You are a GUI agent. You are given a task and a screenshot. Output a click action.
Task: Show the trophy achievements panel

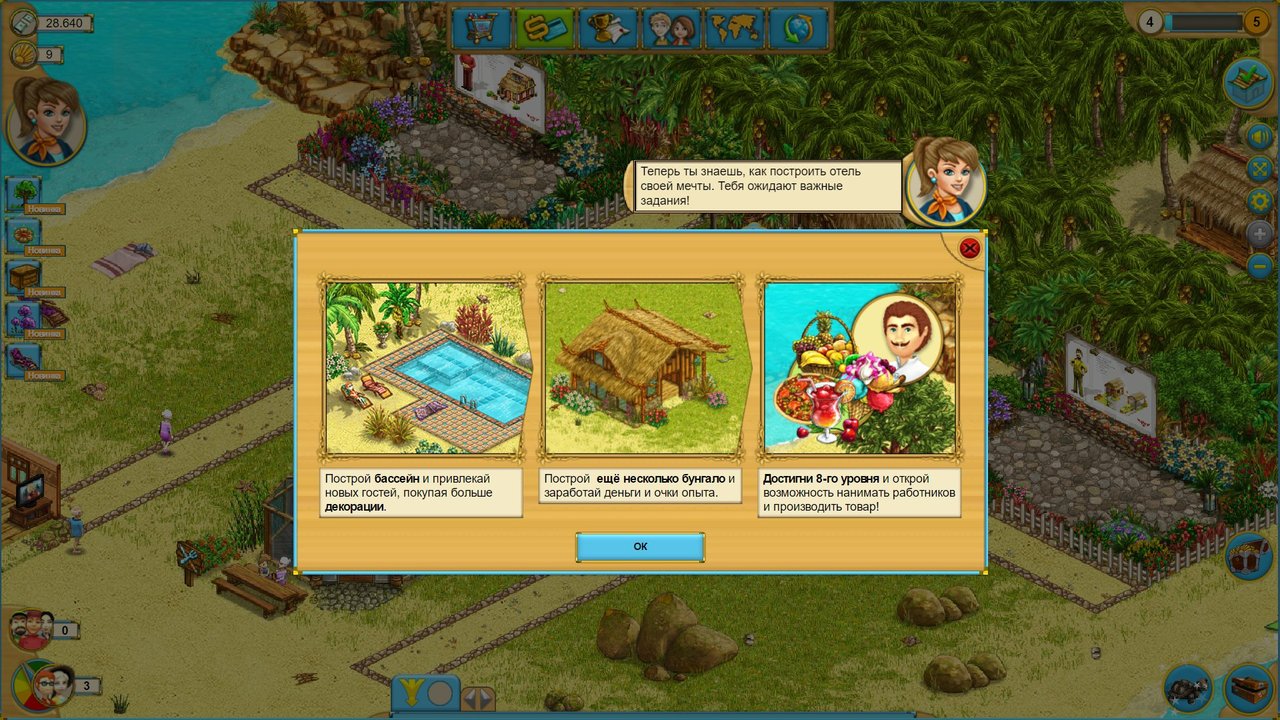coord(608,28)
